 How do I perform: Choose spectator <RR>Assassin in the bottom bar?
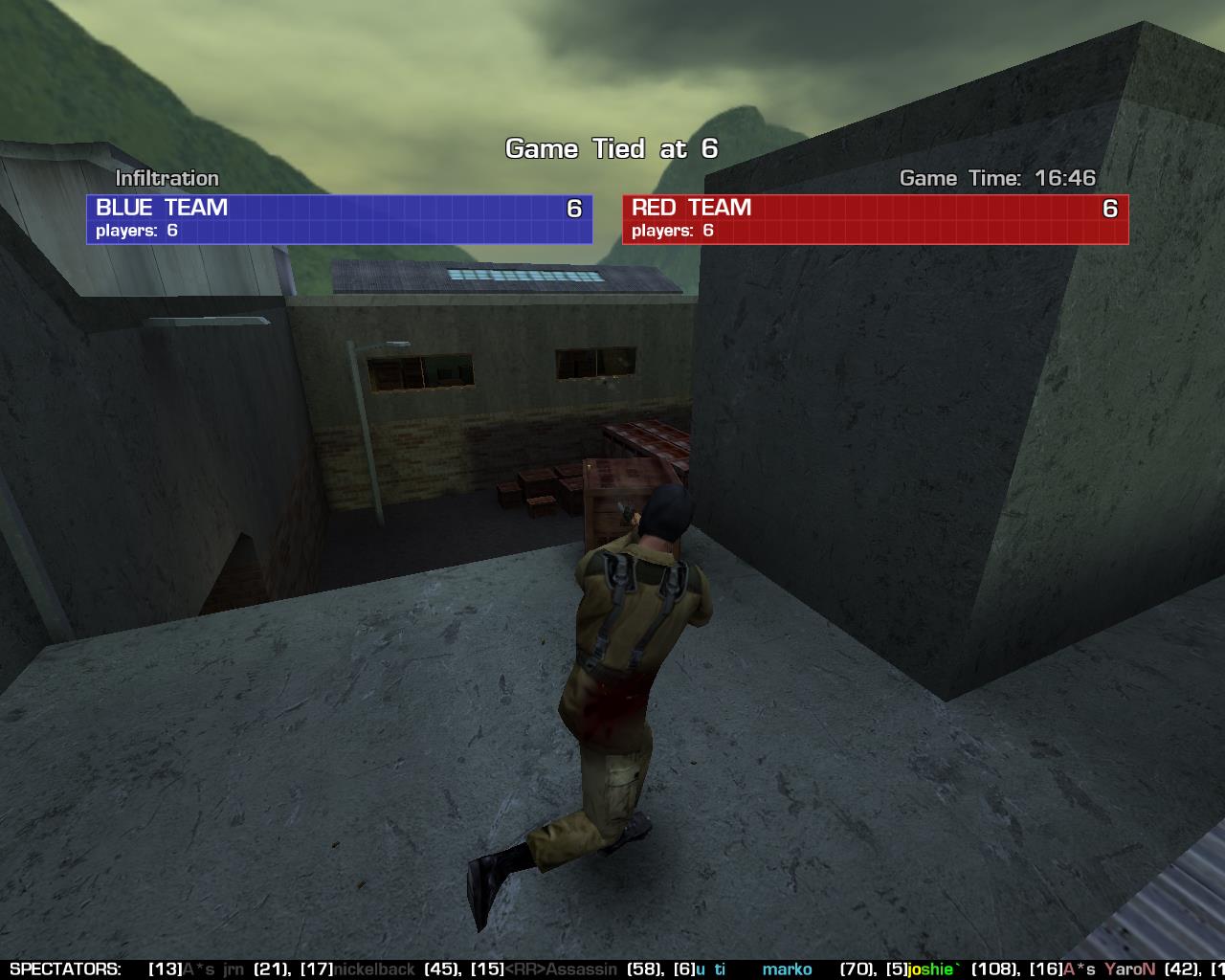561,969
